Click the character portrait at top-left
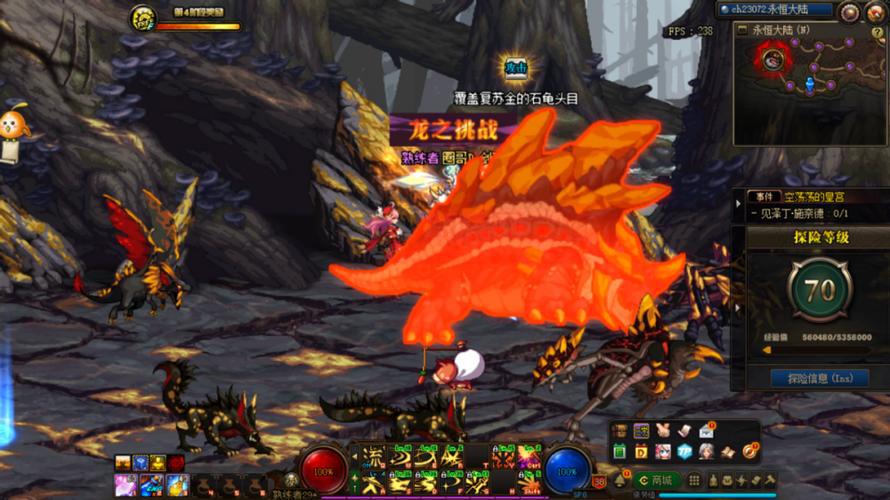Viewport: 890px width, 500px height. (143, 18)
